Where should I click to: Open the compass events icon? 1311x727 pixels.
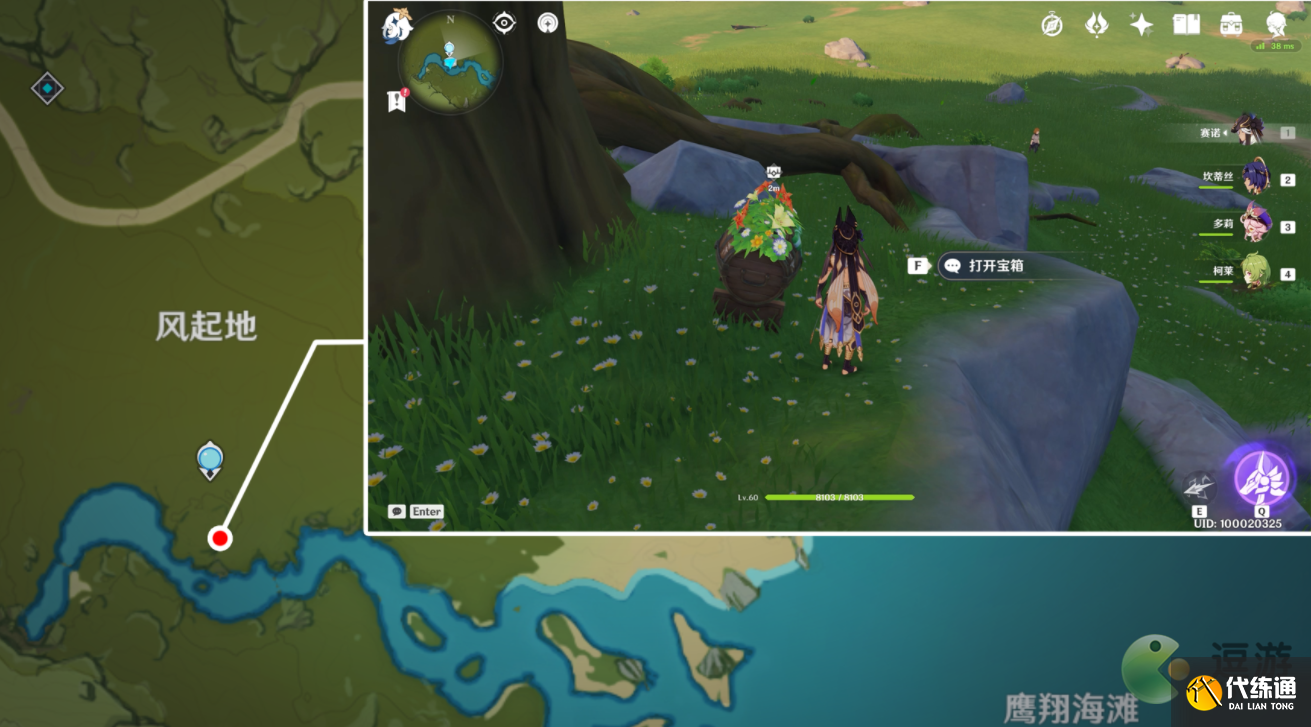tap(1052, 25)
